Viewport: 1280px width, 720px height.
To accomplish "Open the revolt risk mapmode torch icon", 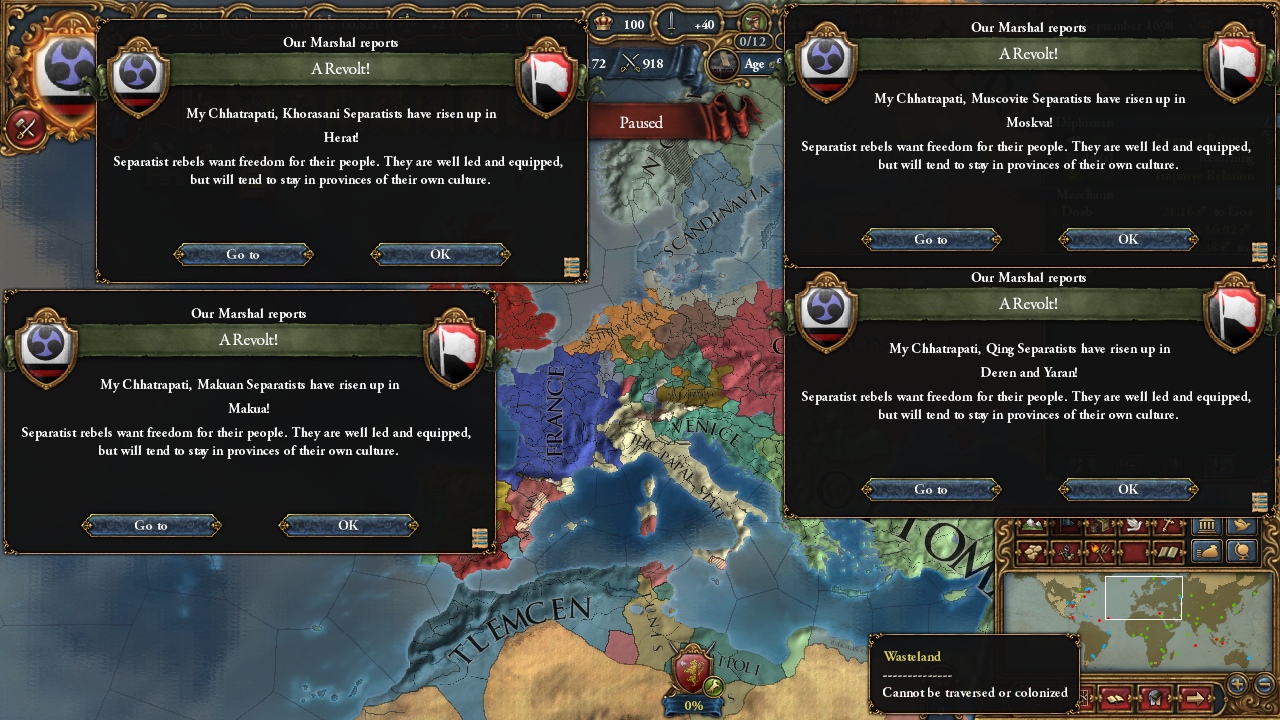I will point(1099,550).
